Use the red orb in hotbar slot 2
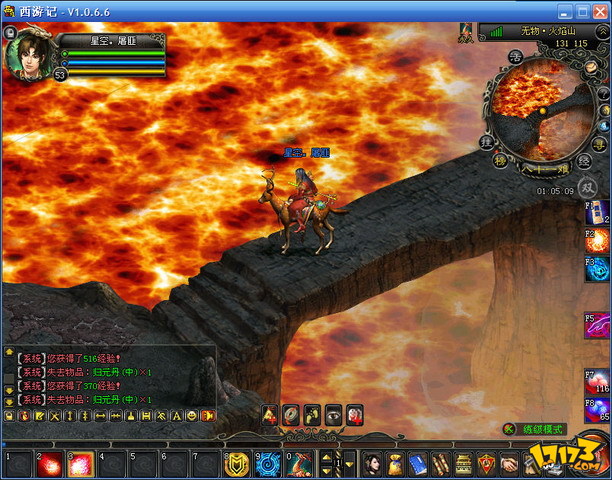 [48, 464]
